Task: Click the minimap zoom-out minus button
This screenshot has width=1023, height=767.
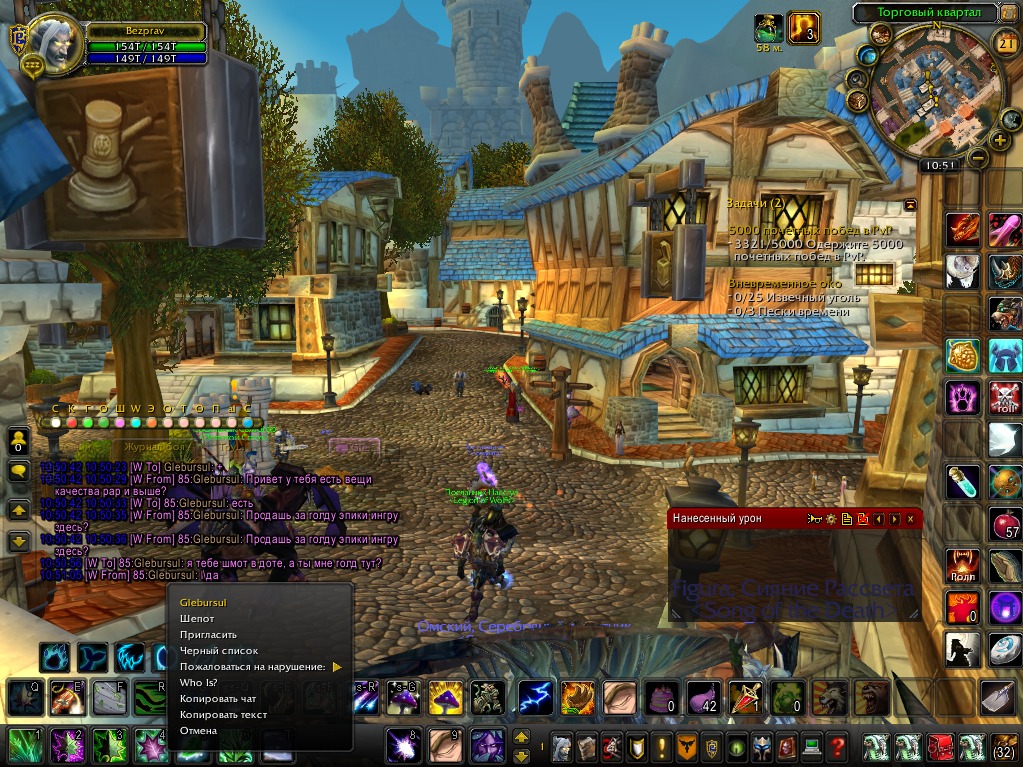Action: 979,158
